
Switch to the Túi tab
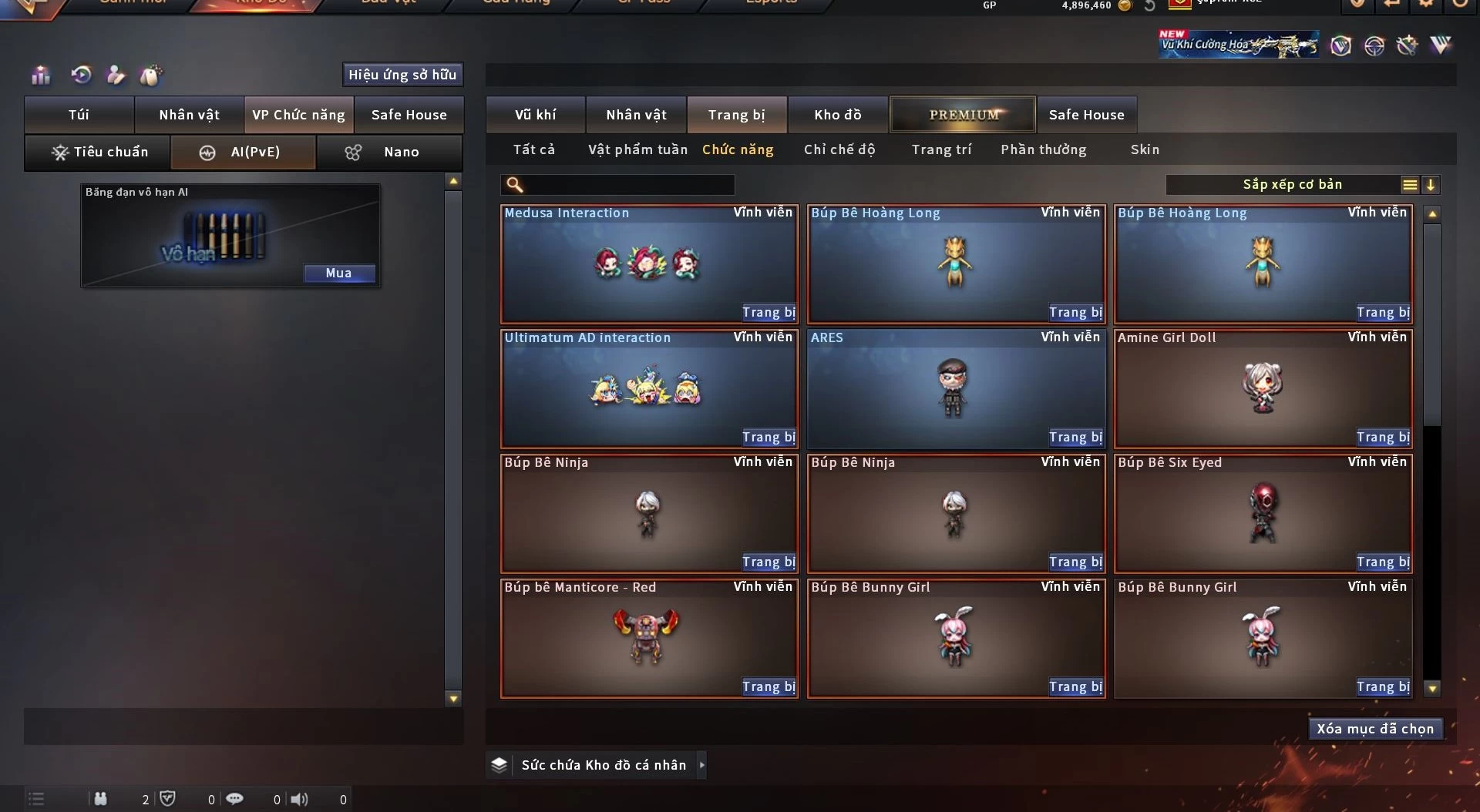pos(79,115)
